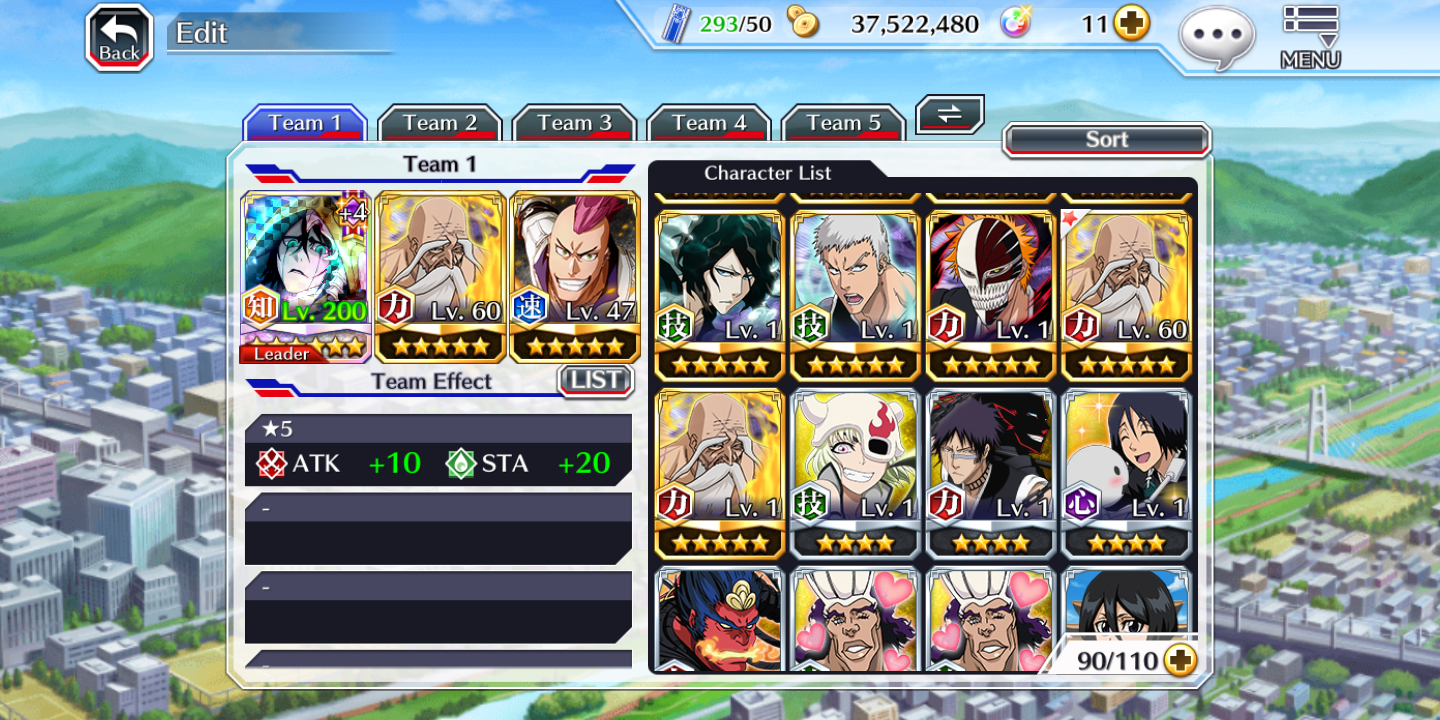Switch to the Team 5 tab
The width and height of the screenshot is (1440, 720).
coord(843,123)
